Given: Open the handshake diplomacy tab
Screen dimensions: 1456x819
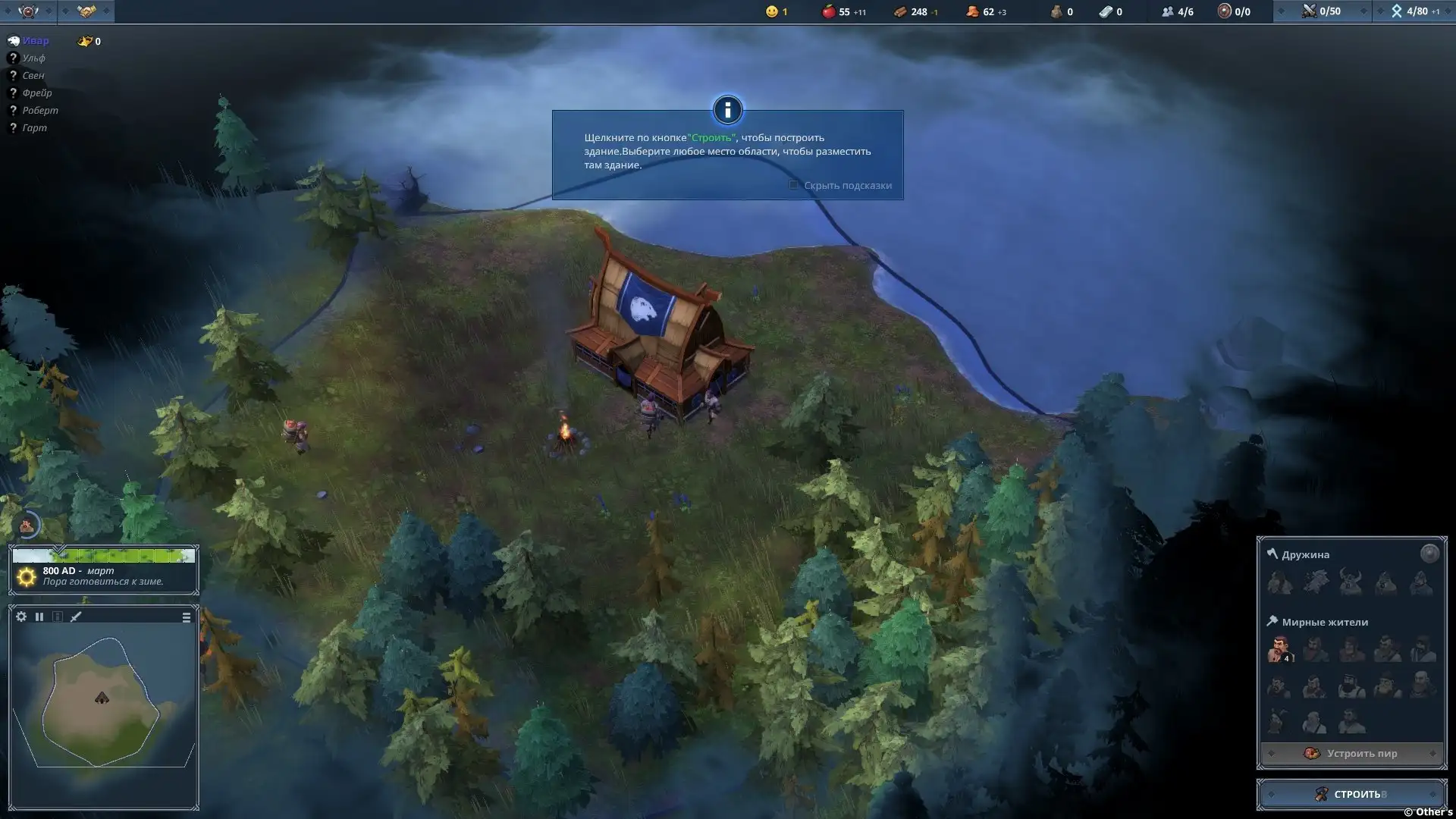Looking at the screenshot, I should 86,11.
